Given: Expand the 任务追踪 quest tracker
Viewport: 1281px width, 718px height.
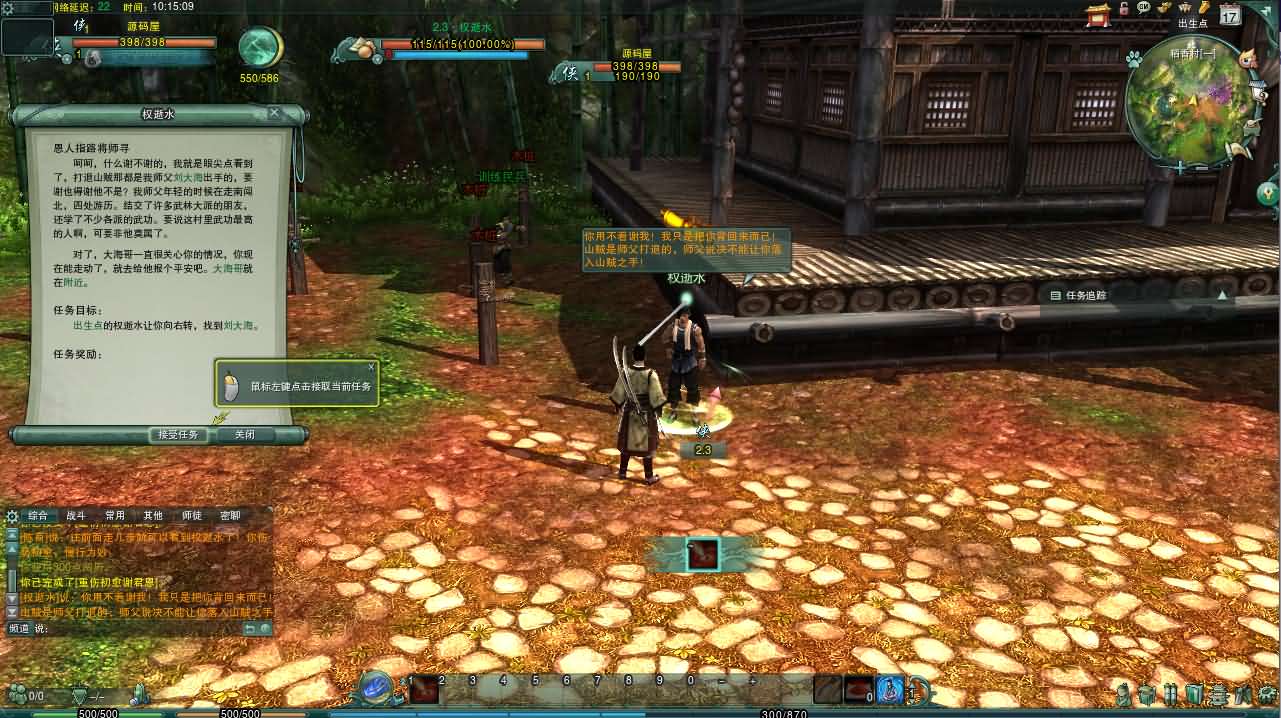Looking at the screenshot, I should 1221,296.
